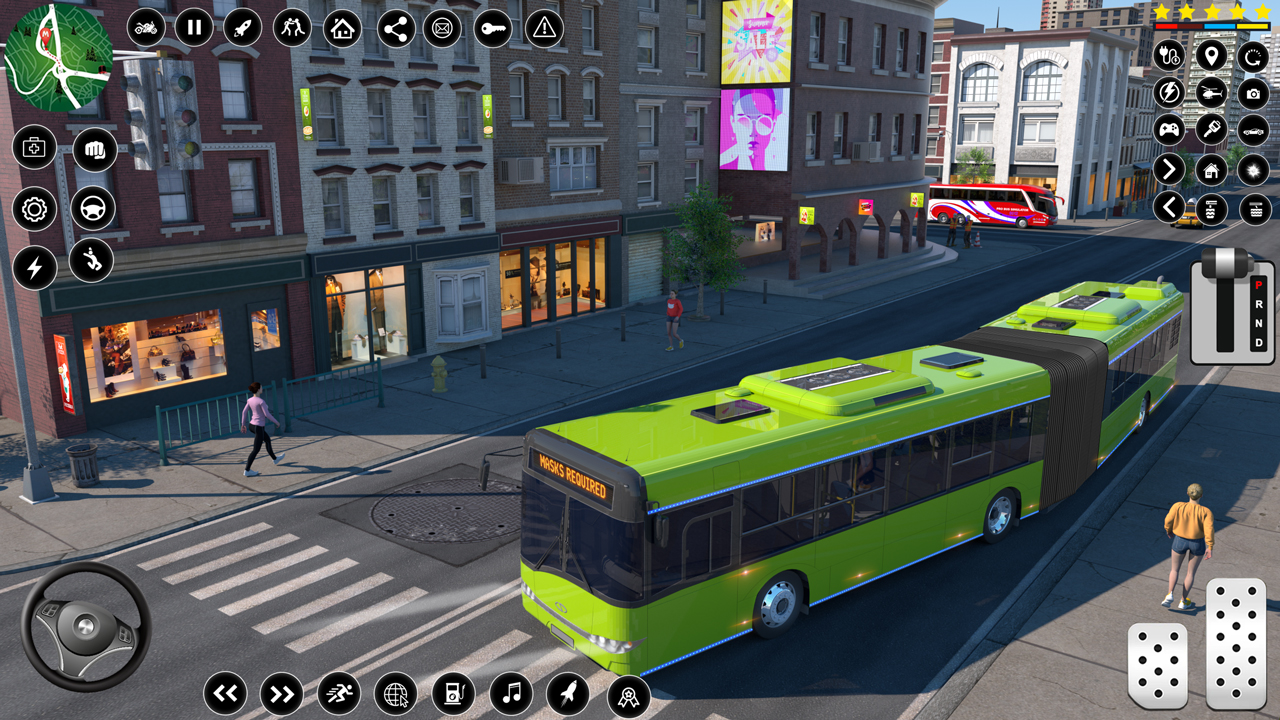Collapse the sidebar via left chevron
The image size is (1280, 720).
1168,208
